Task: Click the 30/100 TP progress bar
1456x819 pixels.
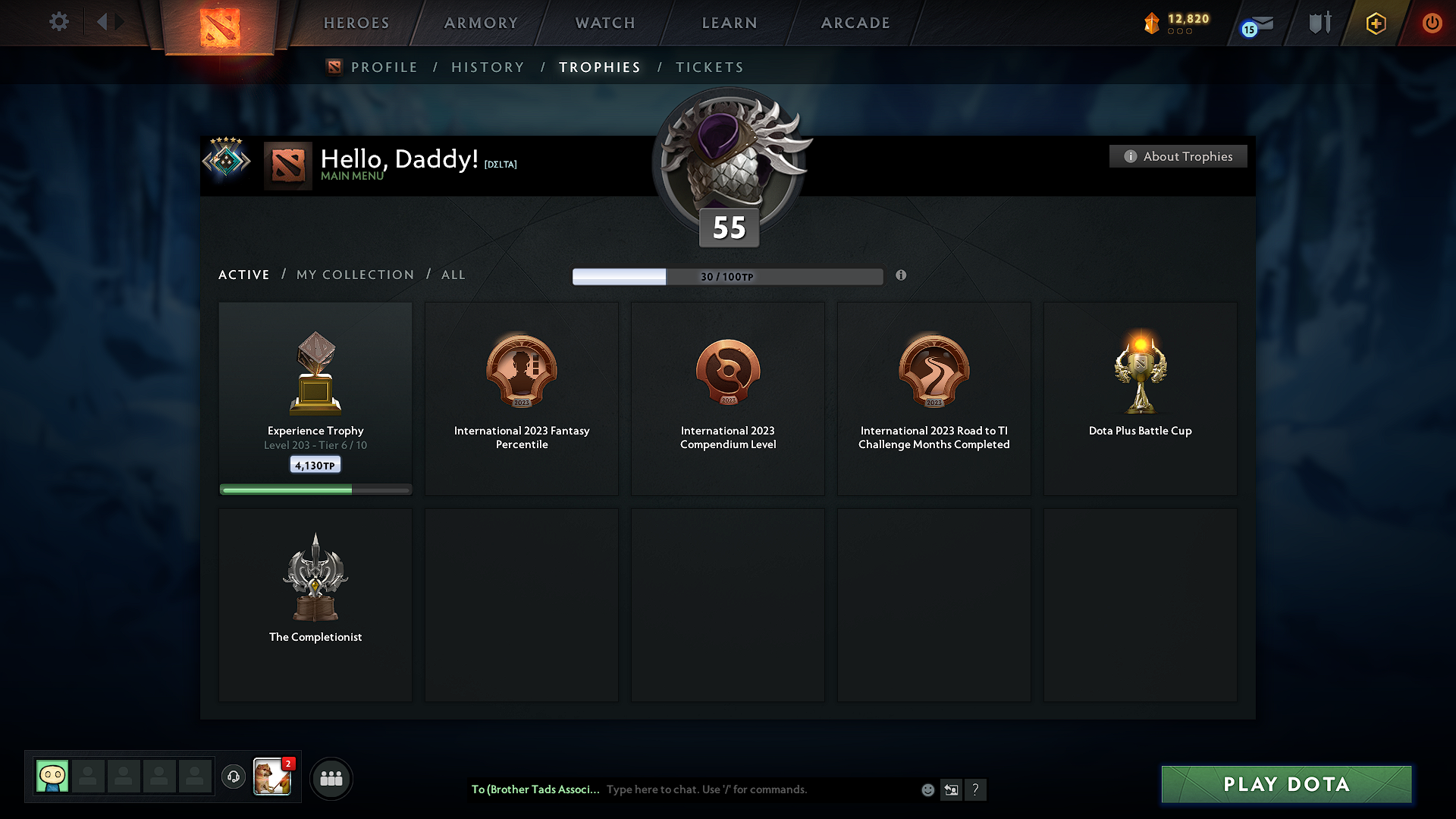Action: pos(726,277)
